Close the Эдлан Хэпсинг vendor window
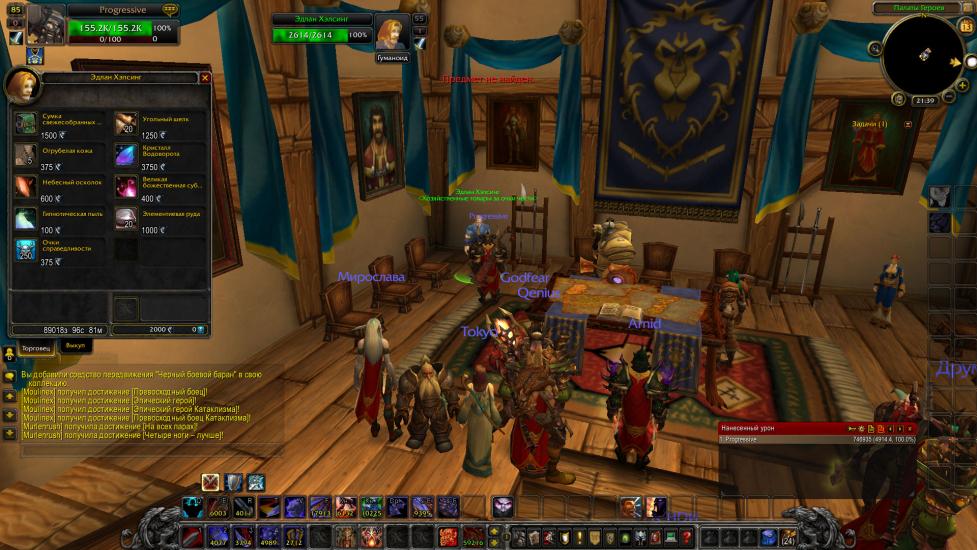 click(x=205, y=77)
